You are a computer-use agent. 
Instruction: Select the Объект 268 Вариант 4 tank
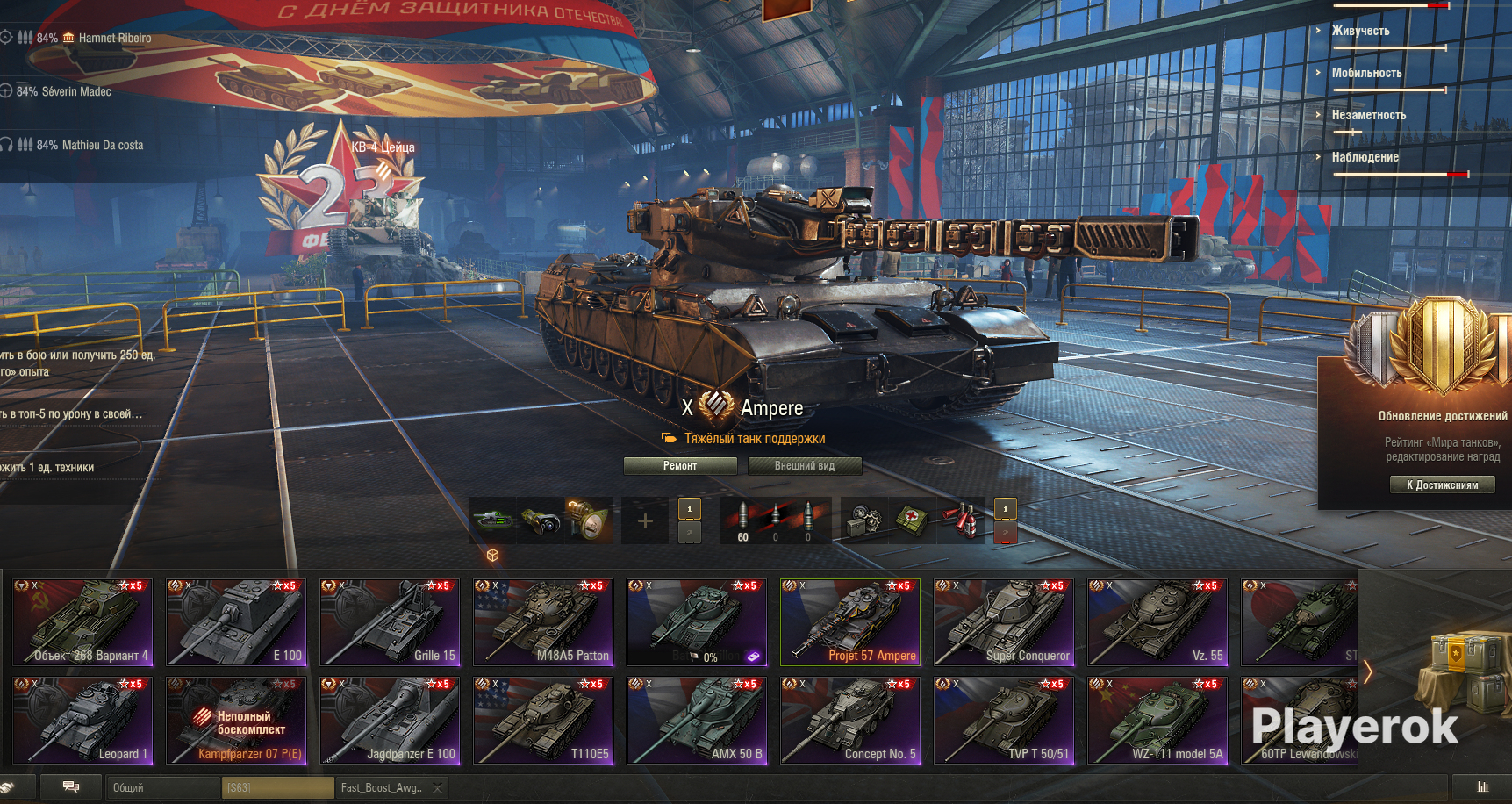[x=83, y=622]
